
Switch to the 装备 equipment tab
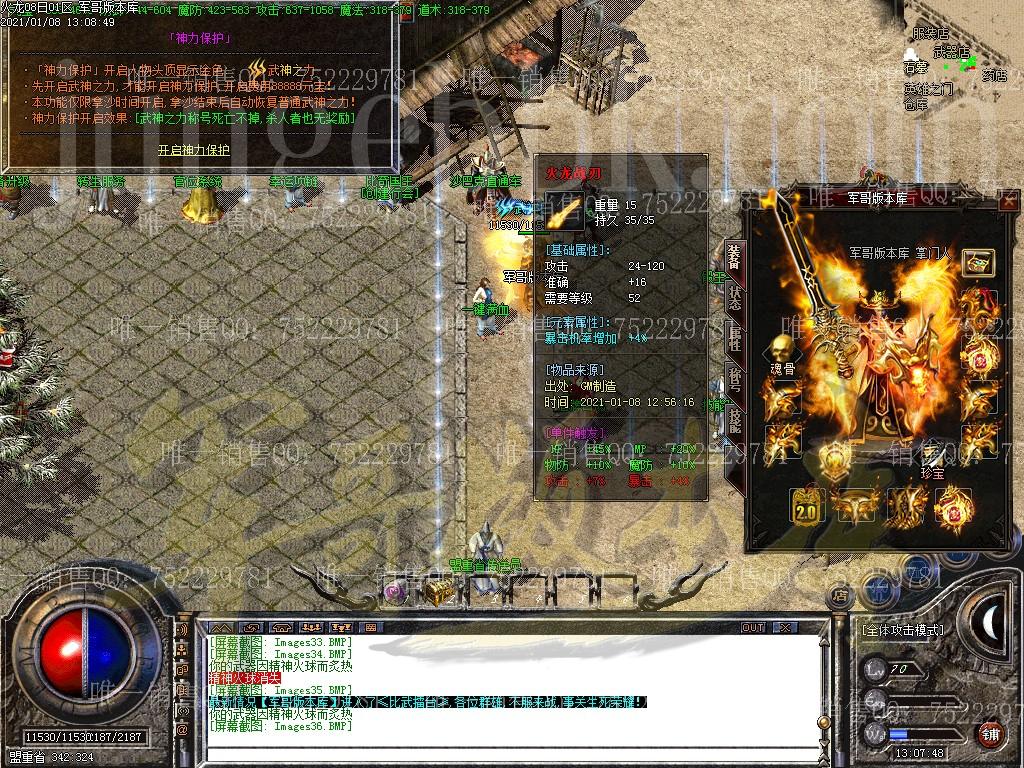coord(734,258)
